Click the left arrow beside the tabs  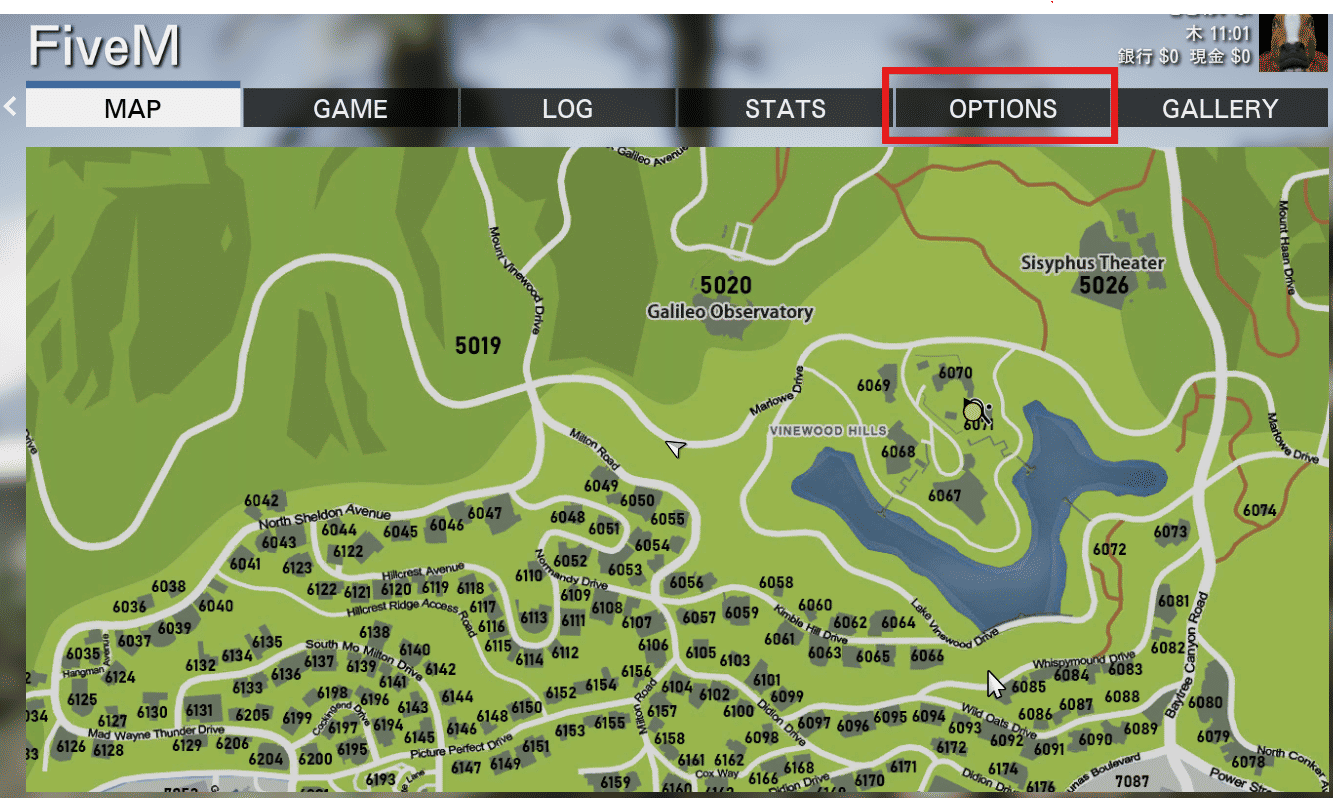click(10, 106)
